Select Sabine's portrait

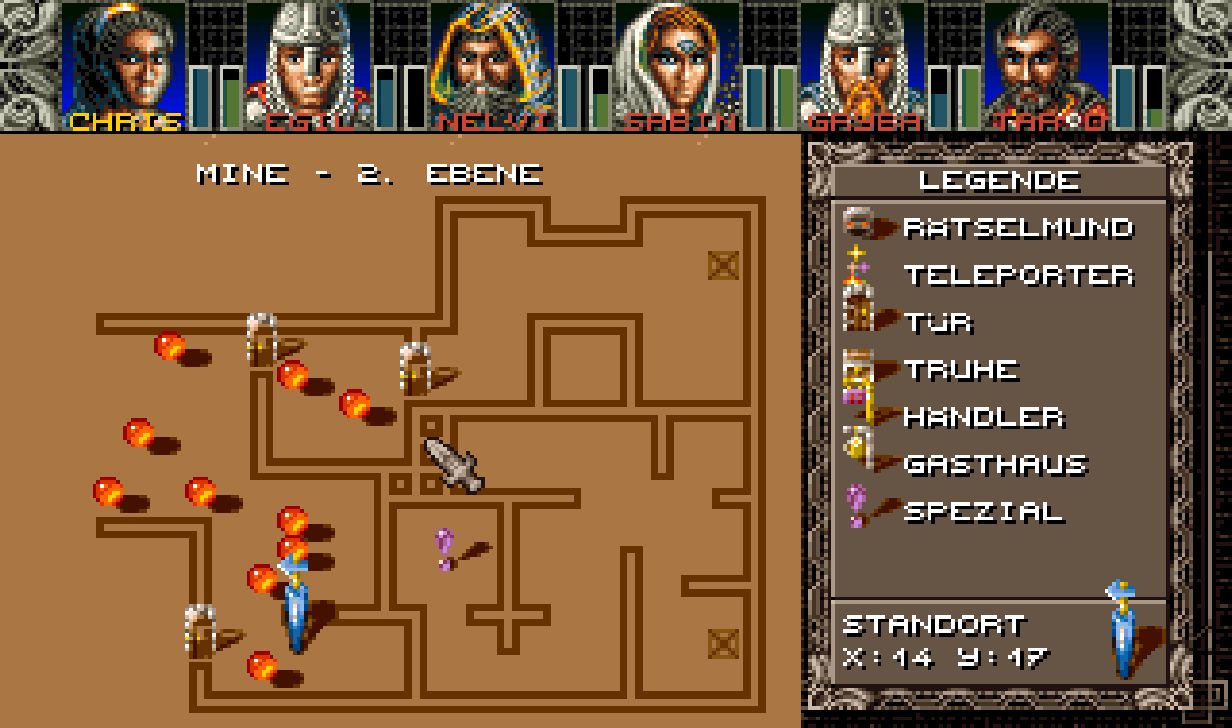pyautogui.click(x=678, y=62)
